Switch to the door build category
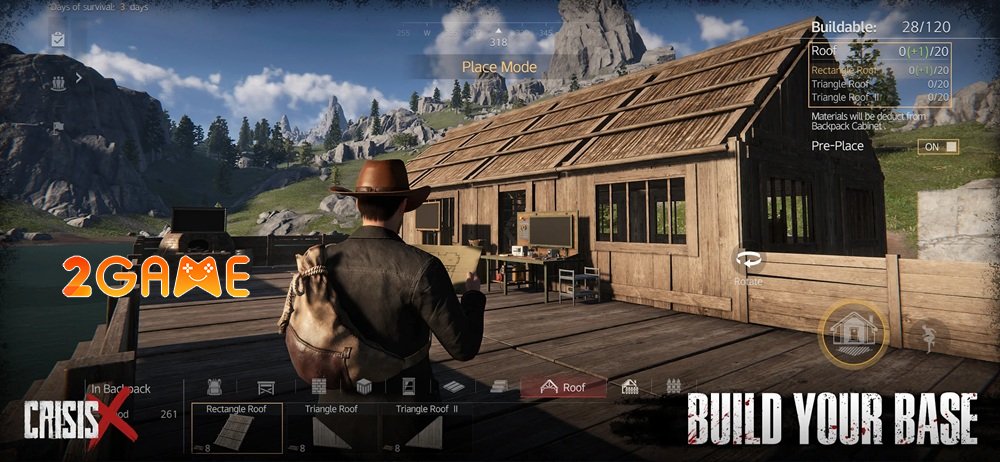This screenshot has height=462, width=1000. (x=409, y=387)
